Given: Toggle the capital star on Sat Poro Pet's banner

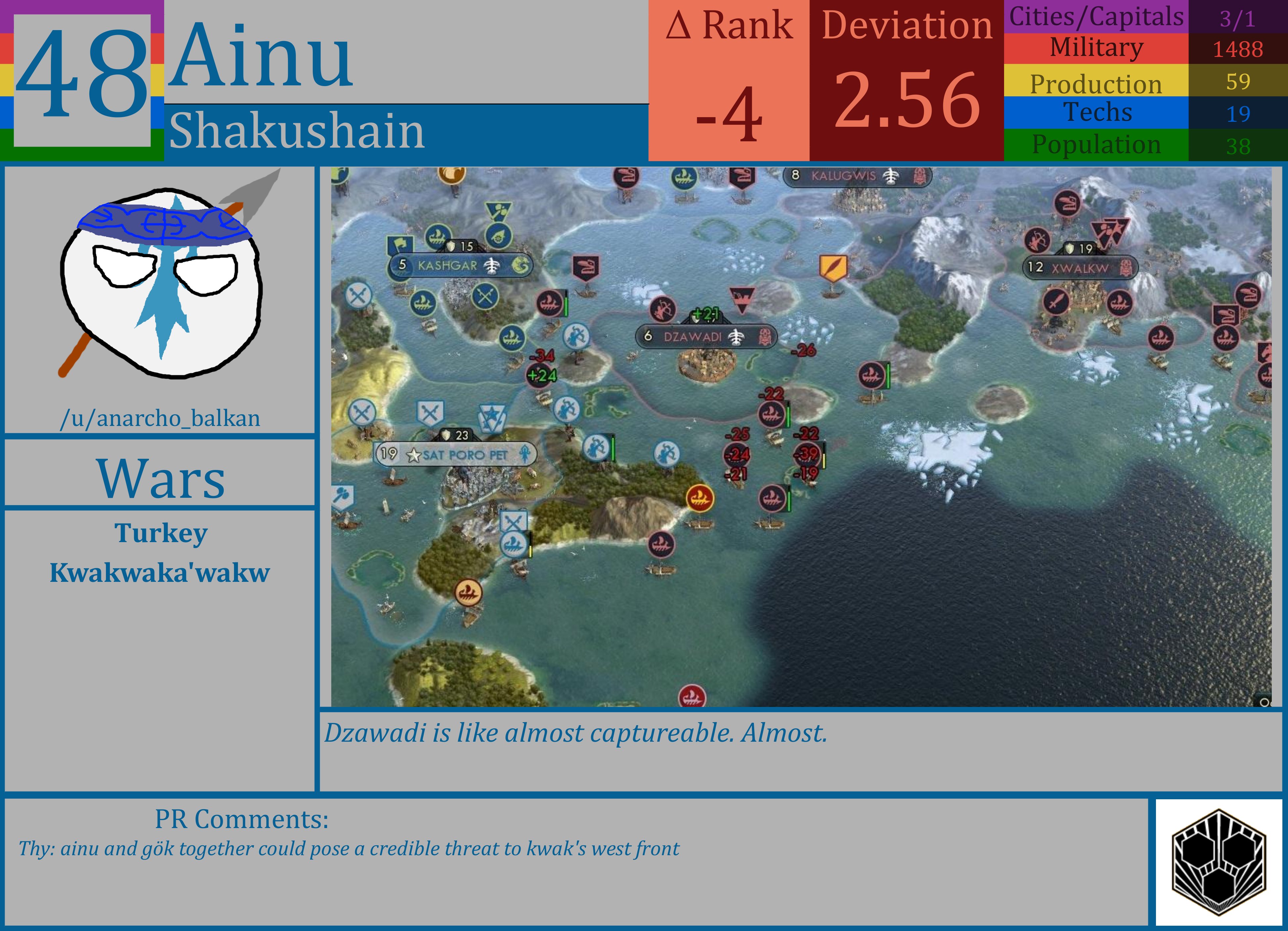Looking at the screenshot, I should point(414,455).
